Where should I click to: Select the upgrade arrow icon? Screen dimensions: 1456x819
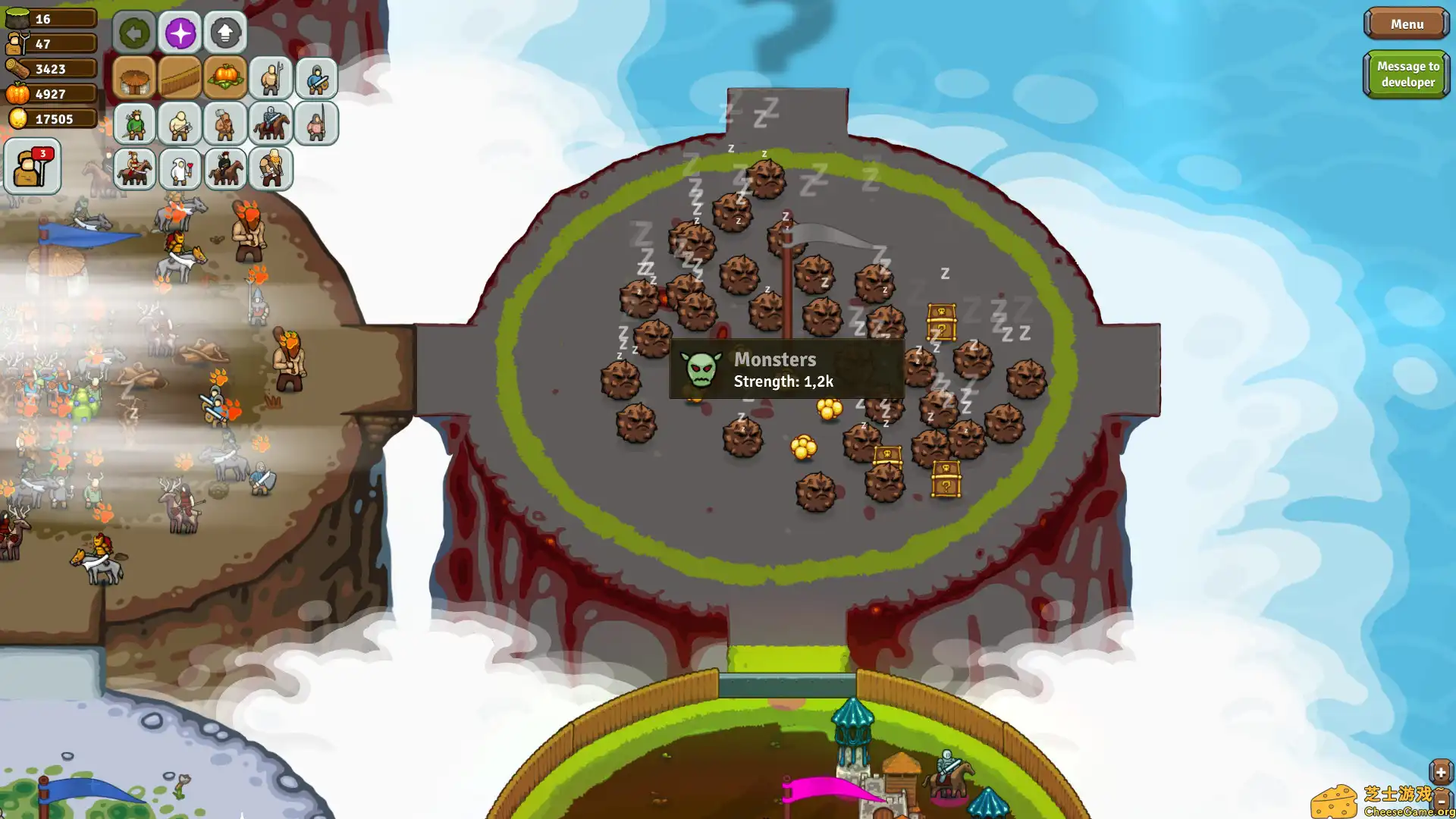click(224, 33)
